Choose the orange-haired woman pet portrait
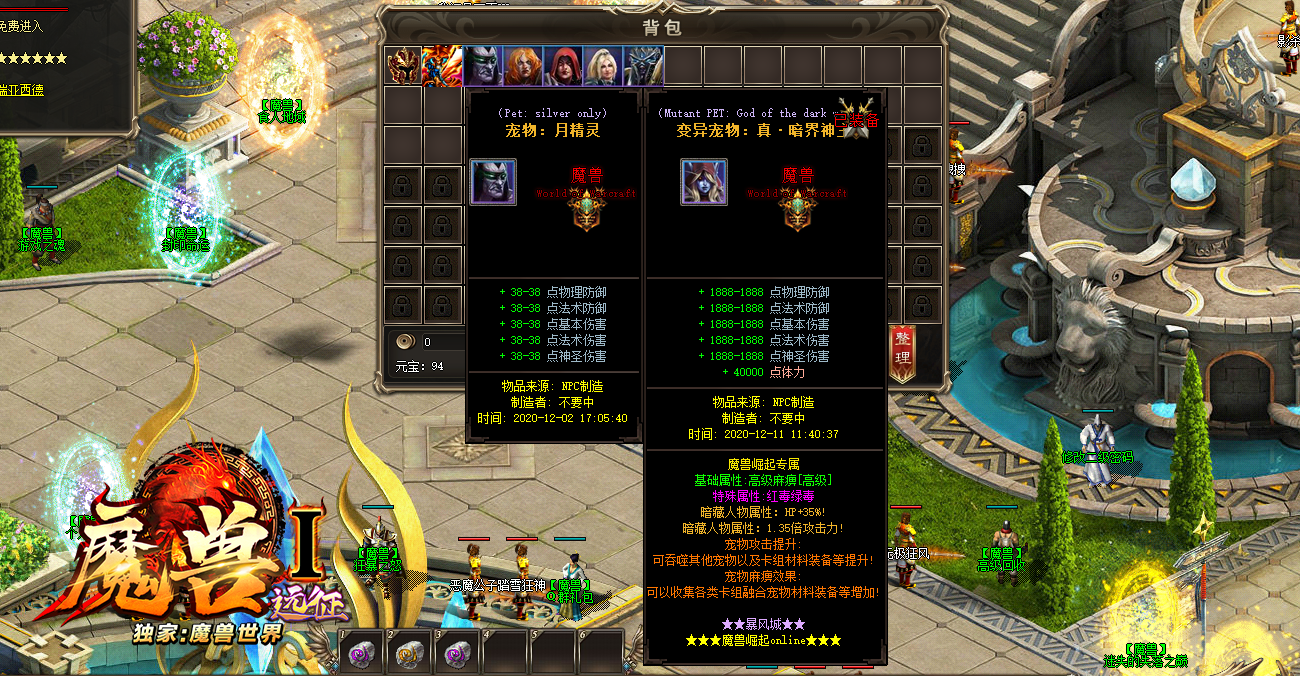 tap(522, 66)
